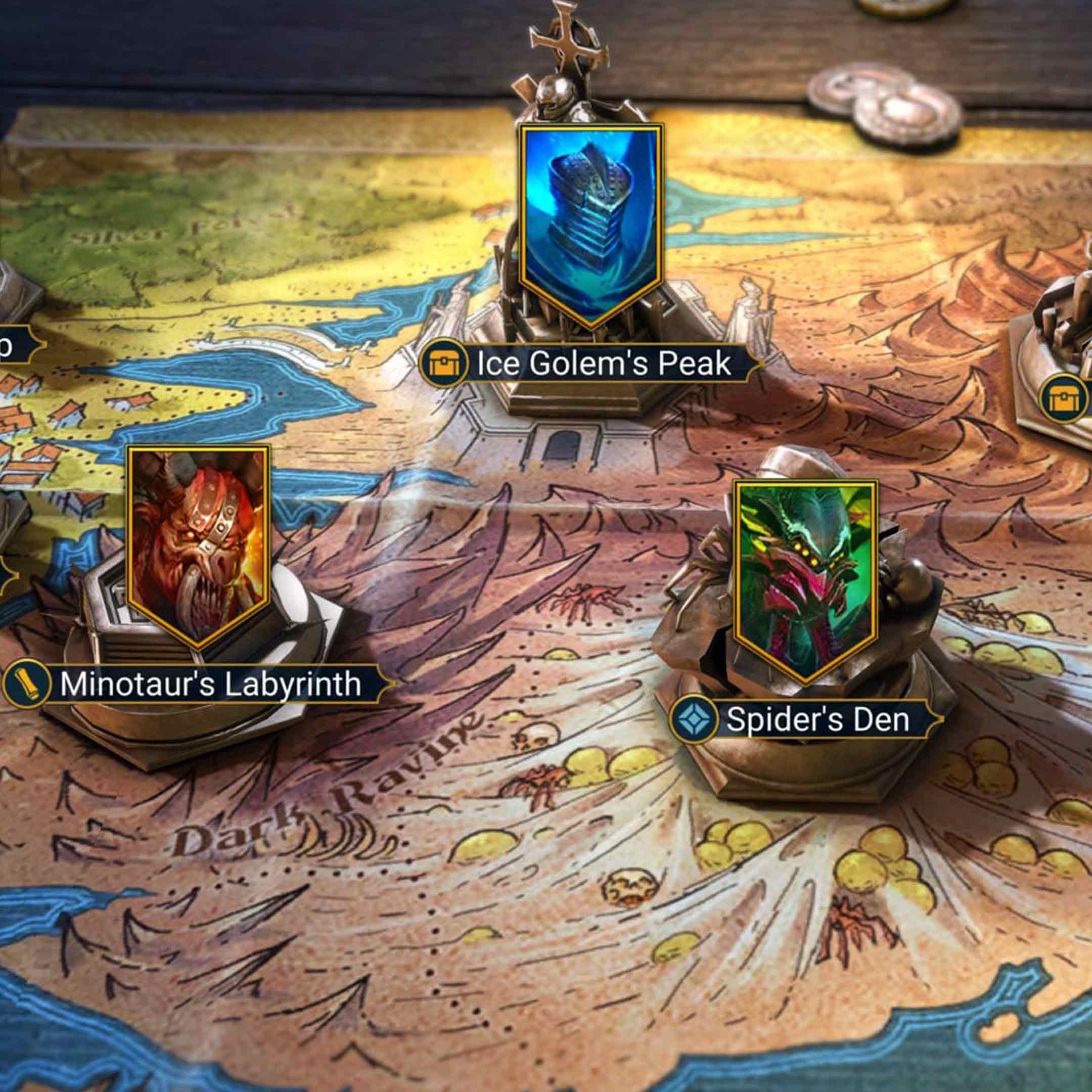This screenshot has height=1092, width=1092.
Task: Click the chest icon beside Ice Golem's Peak
Action: tap(444, 363)
